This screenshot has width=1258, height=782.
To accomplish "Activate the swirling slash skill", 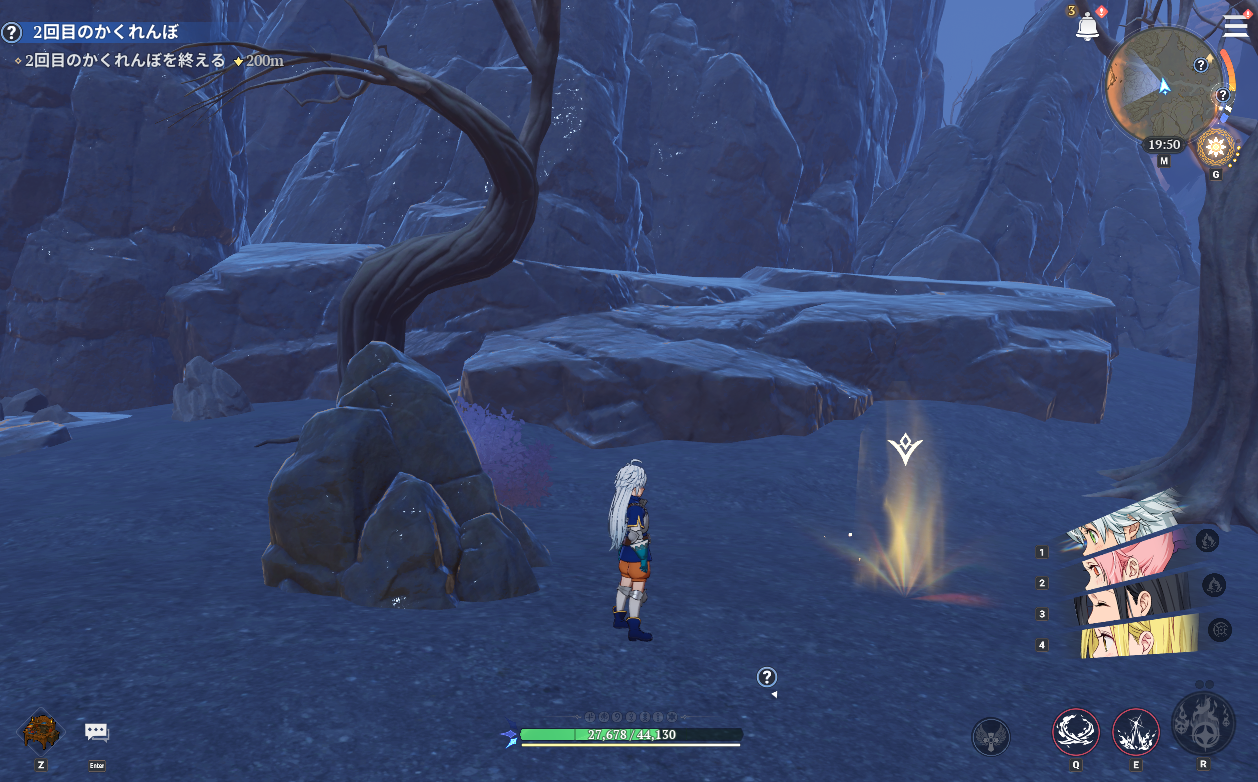I will [1076, 732].
